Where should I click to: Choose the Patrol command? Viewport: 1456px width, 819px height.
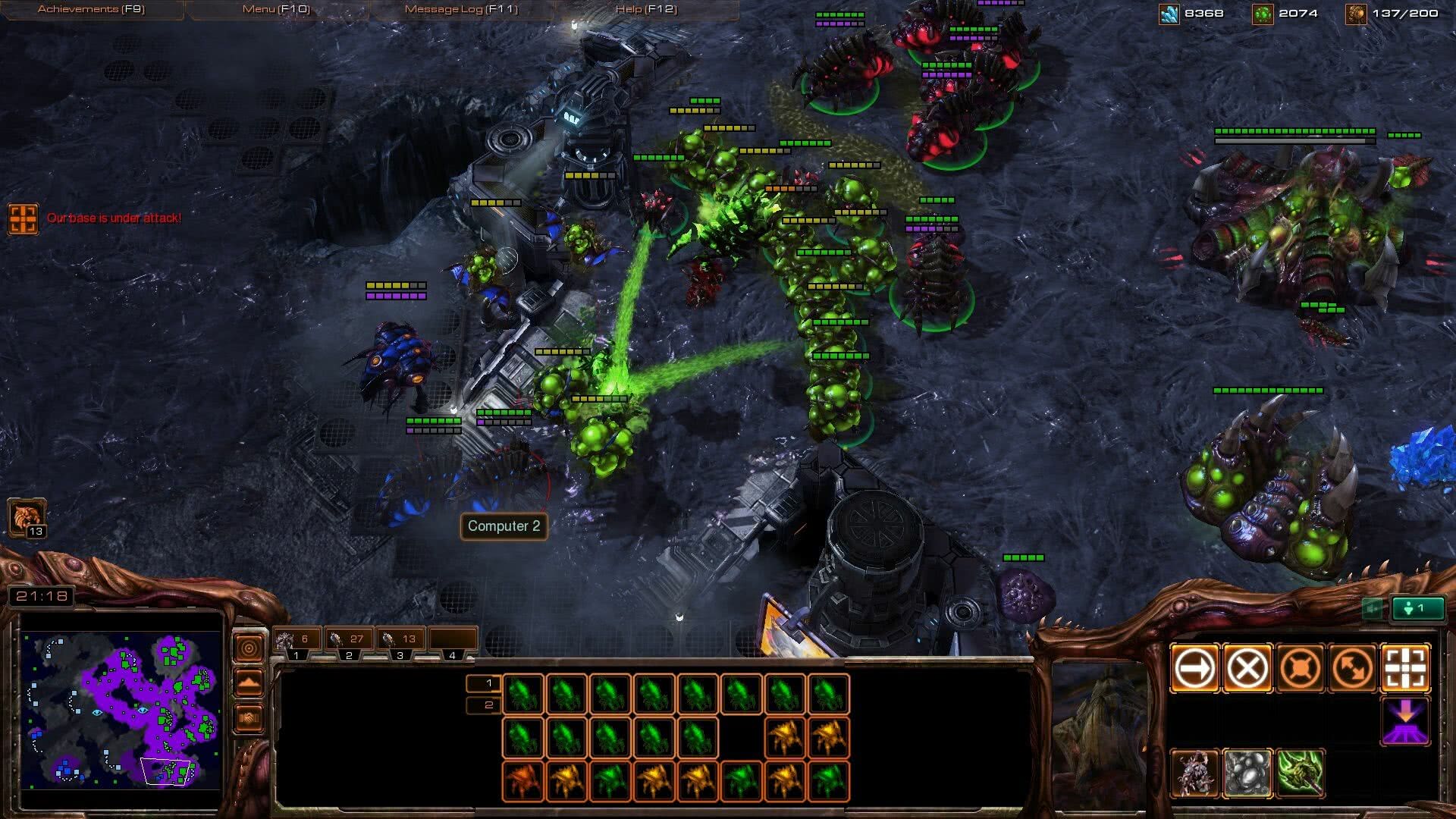(1354, 669)
